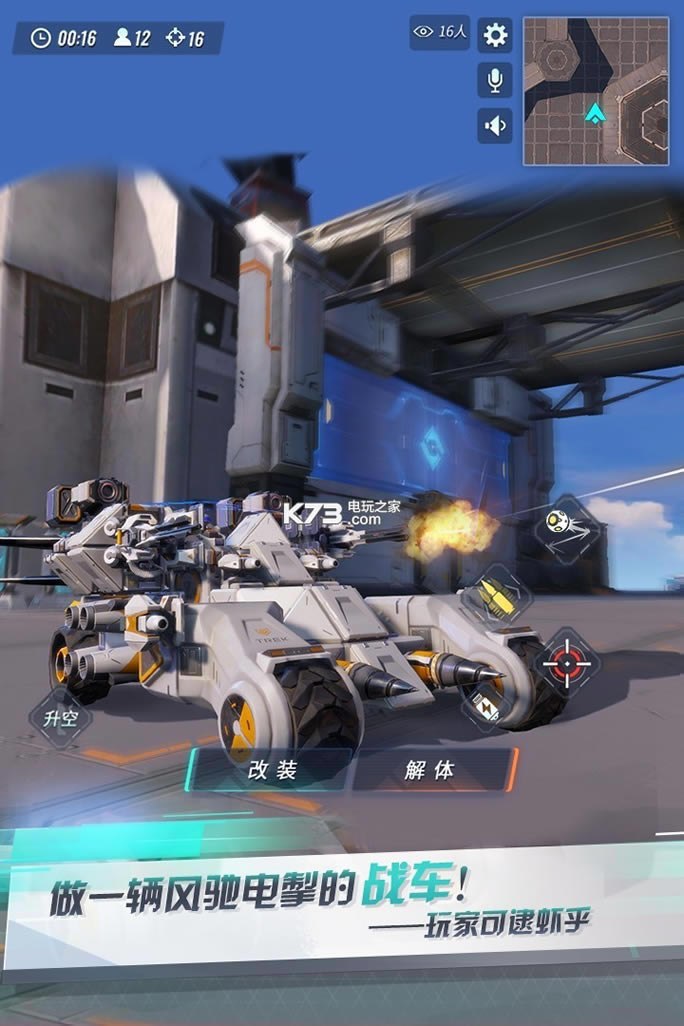Image resolution: width=684 pixels, height=1026 pixels.
Task: Show the 16人 spectator list
Action: click(440, 33)
